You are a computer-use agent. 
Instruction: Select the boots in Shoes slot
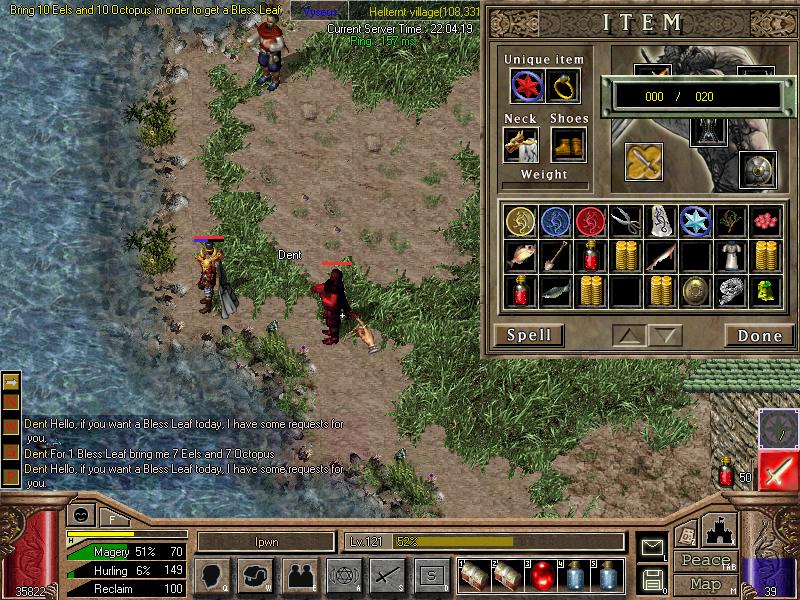[x=567, y=145]
